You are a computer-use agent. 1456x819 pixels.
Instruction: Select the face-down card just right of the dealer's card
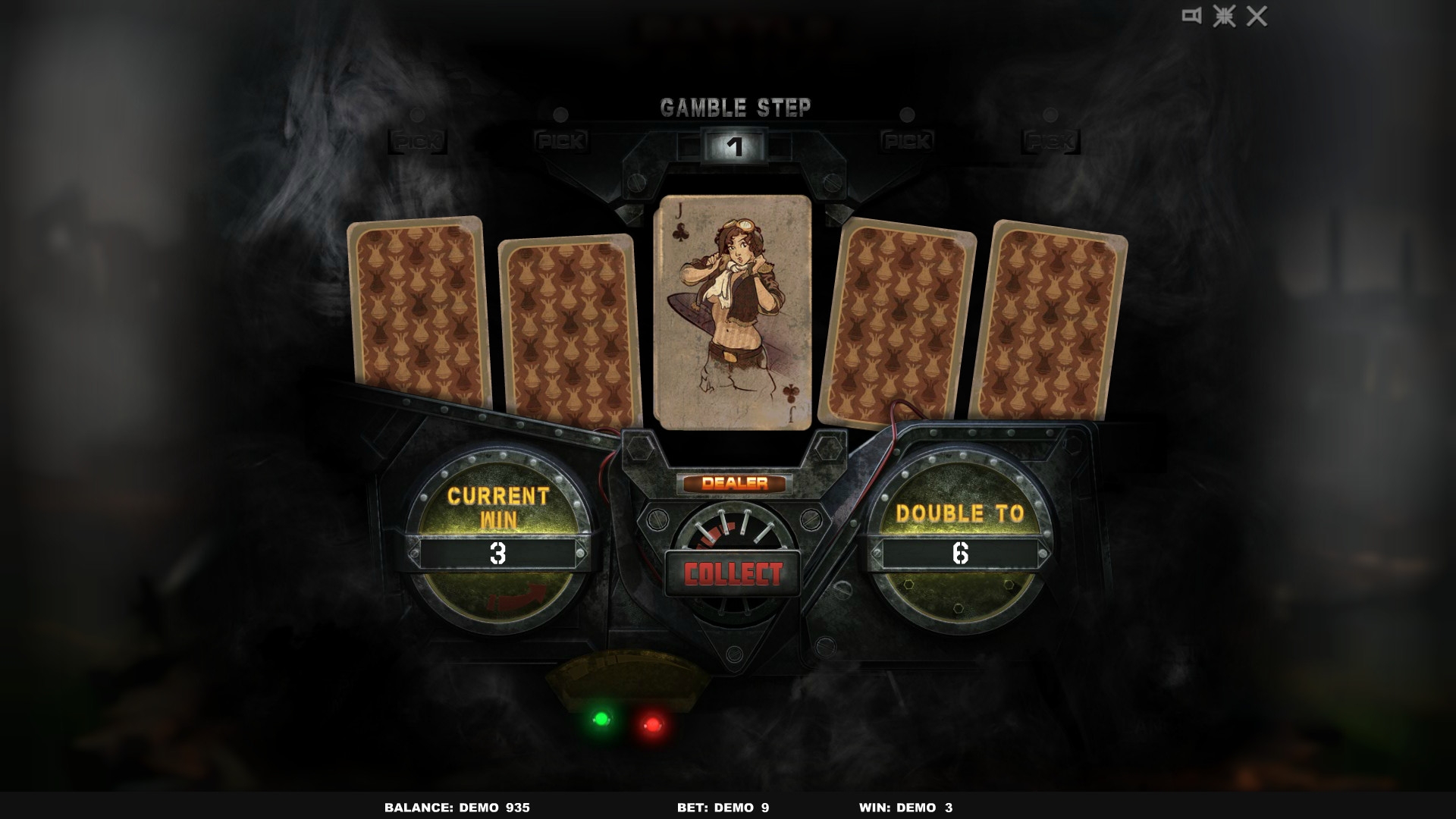[x=899, y=318]
